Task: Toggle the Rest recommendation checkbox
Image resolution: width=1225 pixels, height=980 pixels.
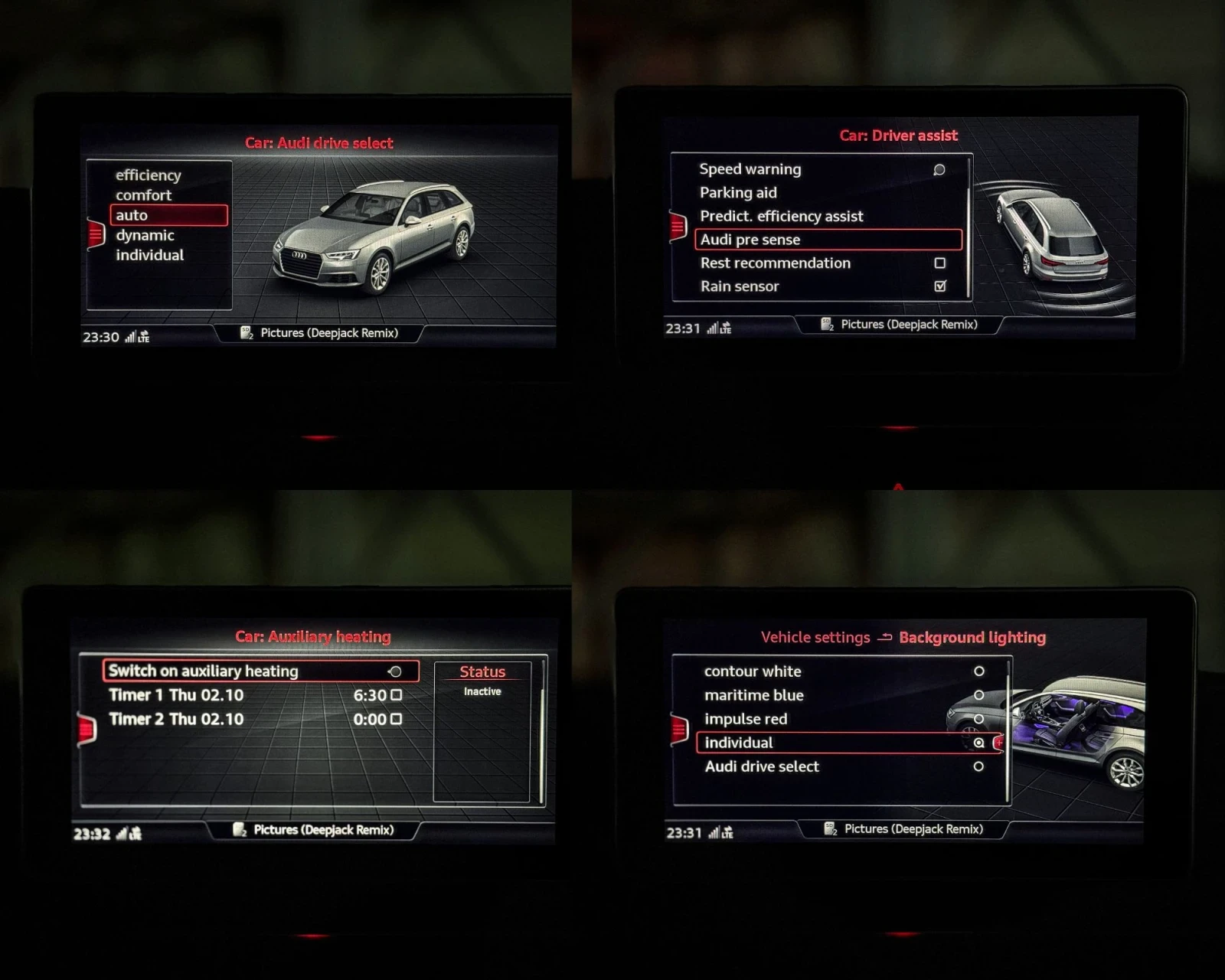Action: pos(939,263)
